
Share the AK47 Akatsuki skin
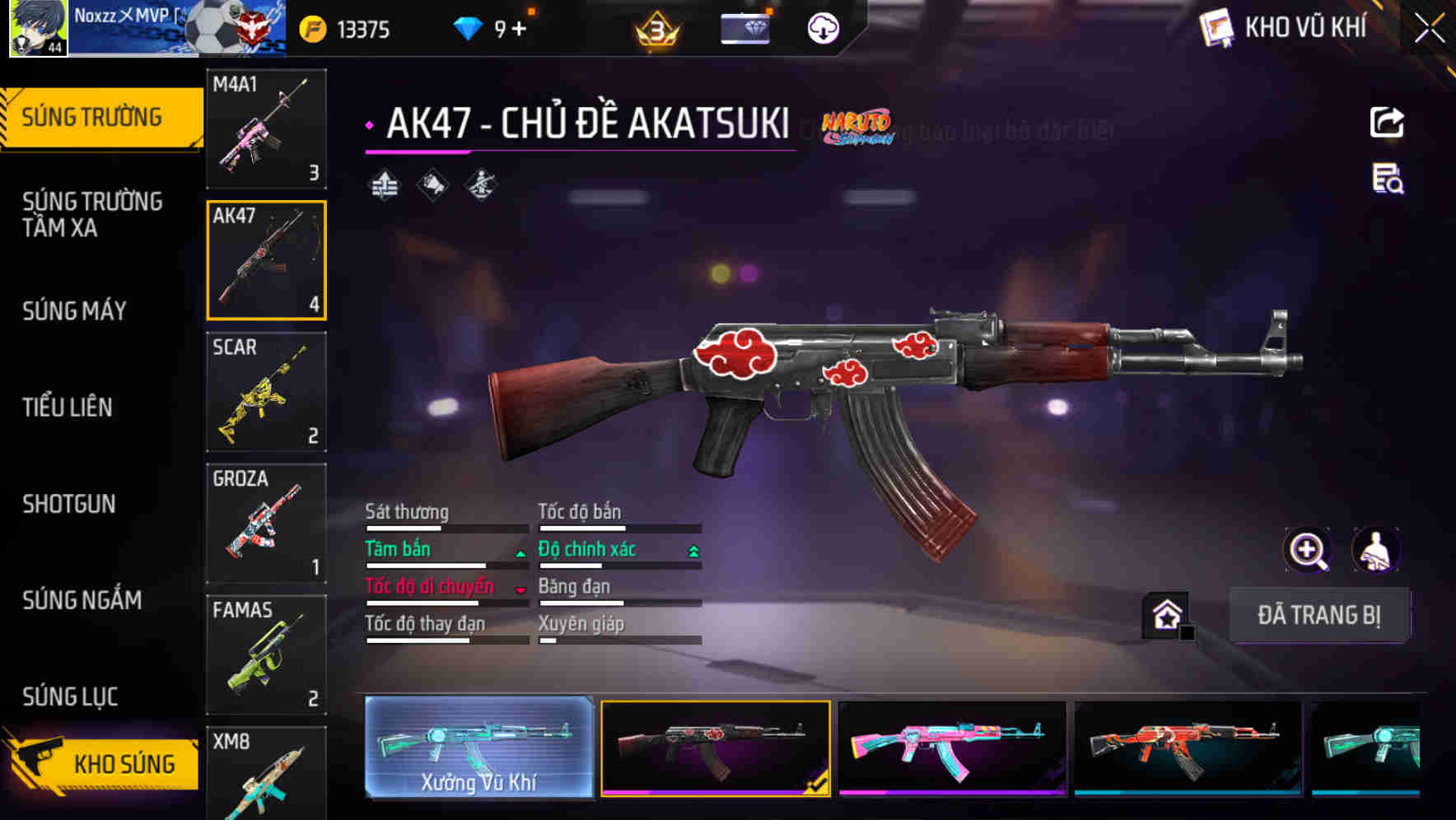[x=1387, y=123]
